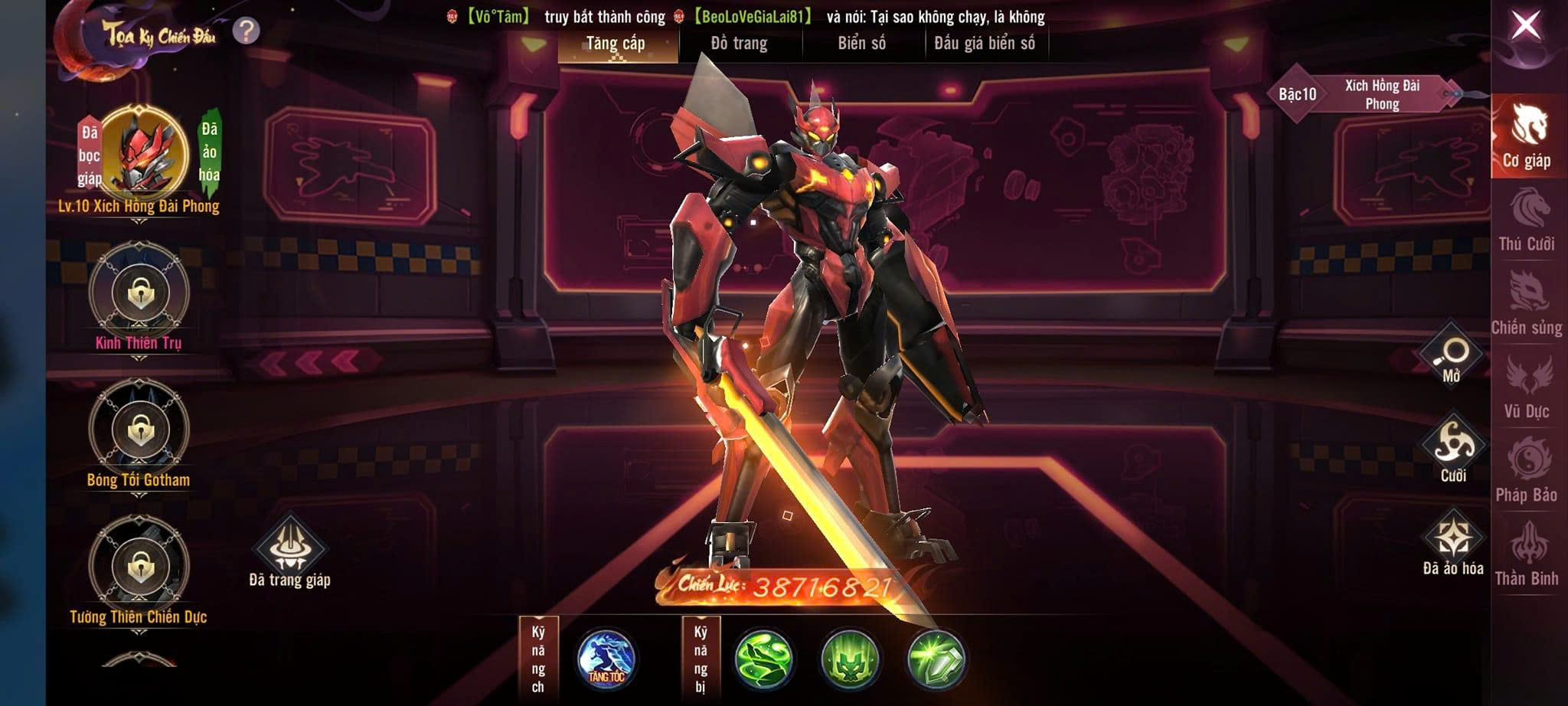Viewport: 1568px width, 706px height.
Task: Open the Chiến sủng side menu
Action: [x=1527, y=304]
